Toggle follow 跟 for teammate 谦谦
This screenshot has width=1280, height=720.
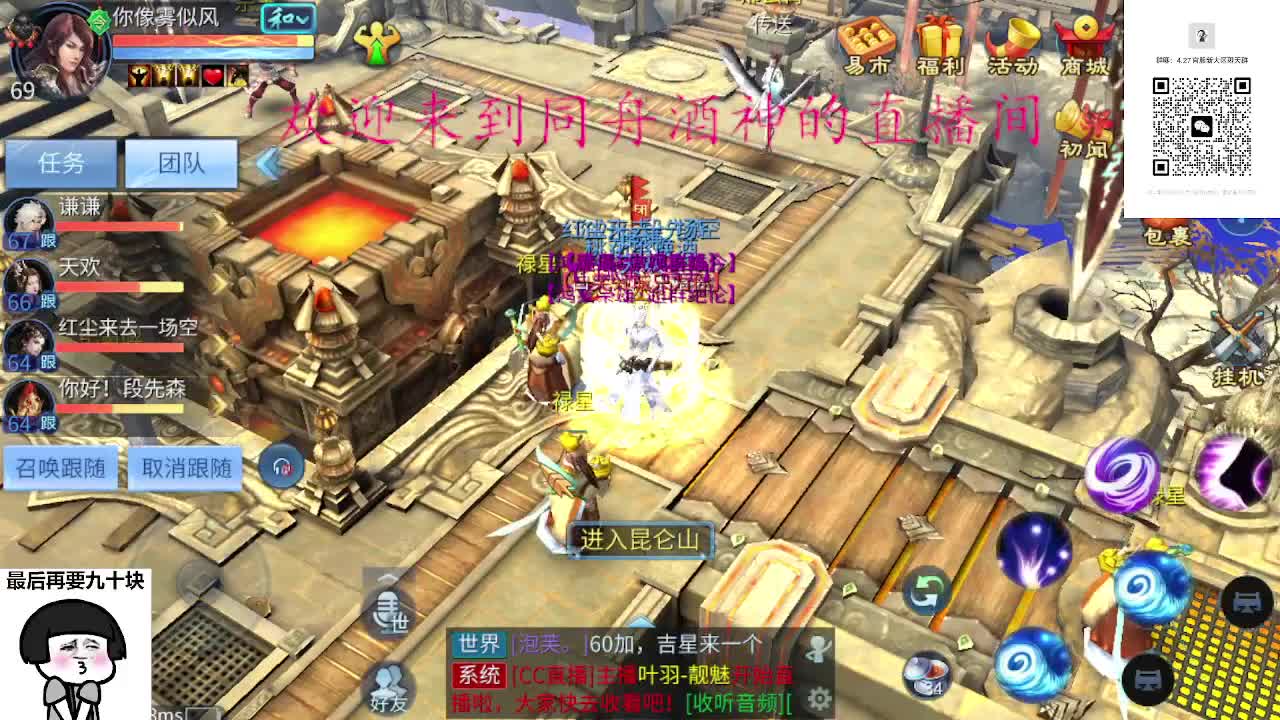pos(48,239)
